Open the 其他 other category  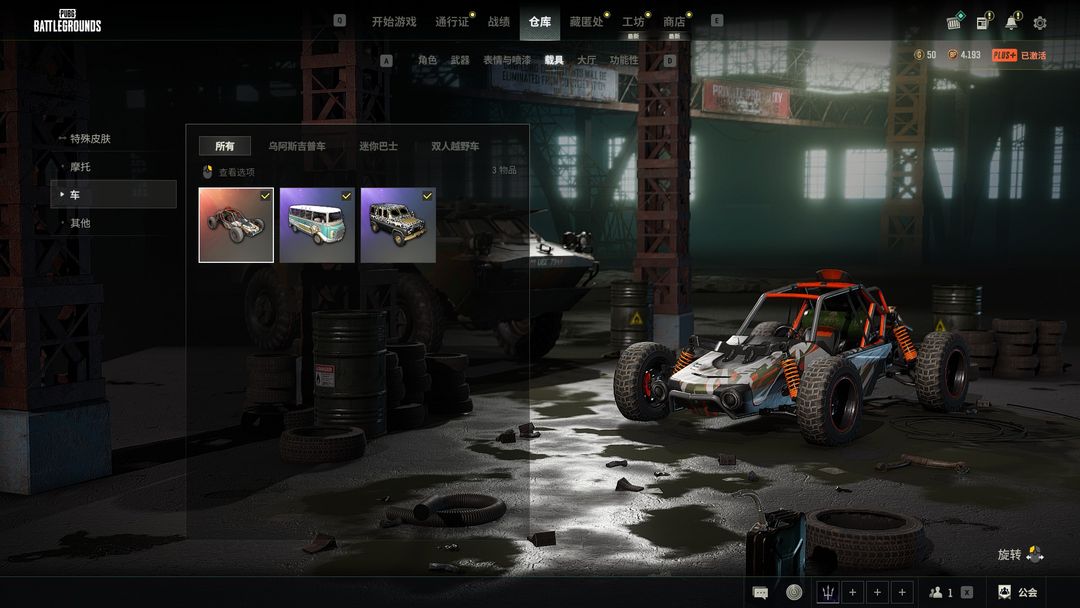click(80, 222)
